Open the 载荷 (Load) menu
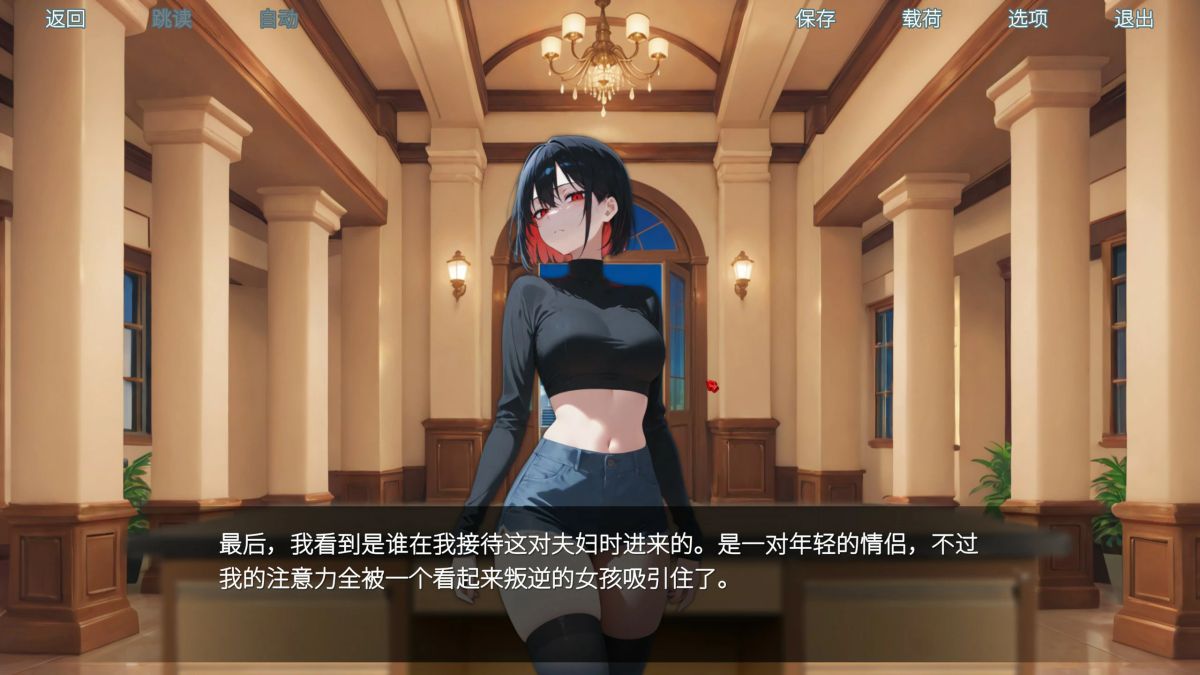The image size is (1200, 675). coord(921,19)
